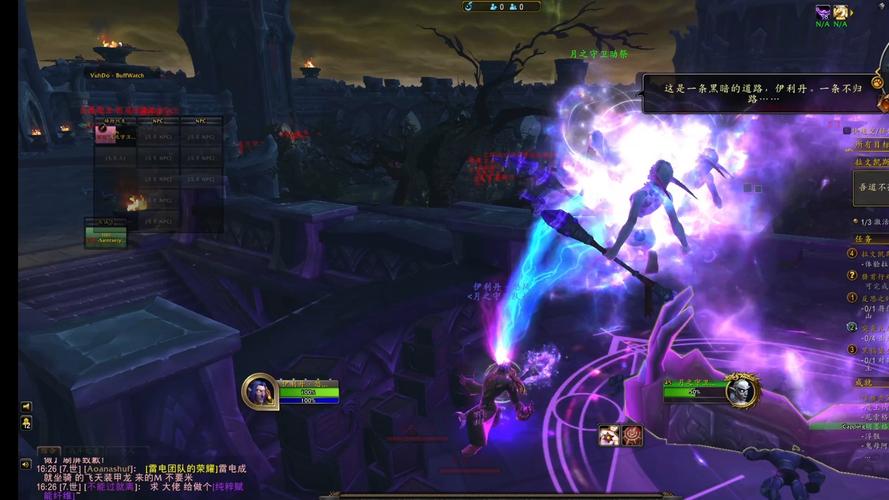Viewport: 889px width, 500px height.
Task: Click the purple demon buff icon top-right
Action: pyautogui.click(x=823, y=12)
